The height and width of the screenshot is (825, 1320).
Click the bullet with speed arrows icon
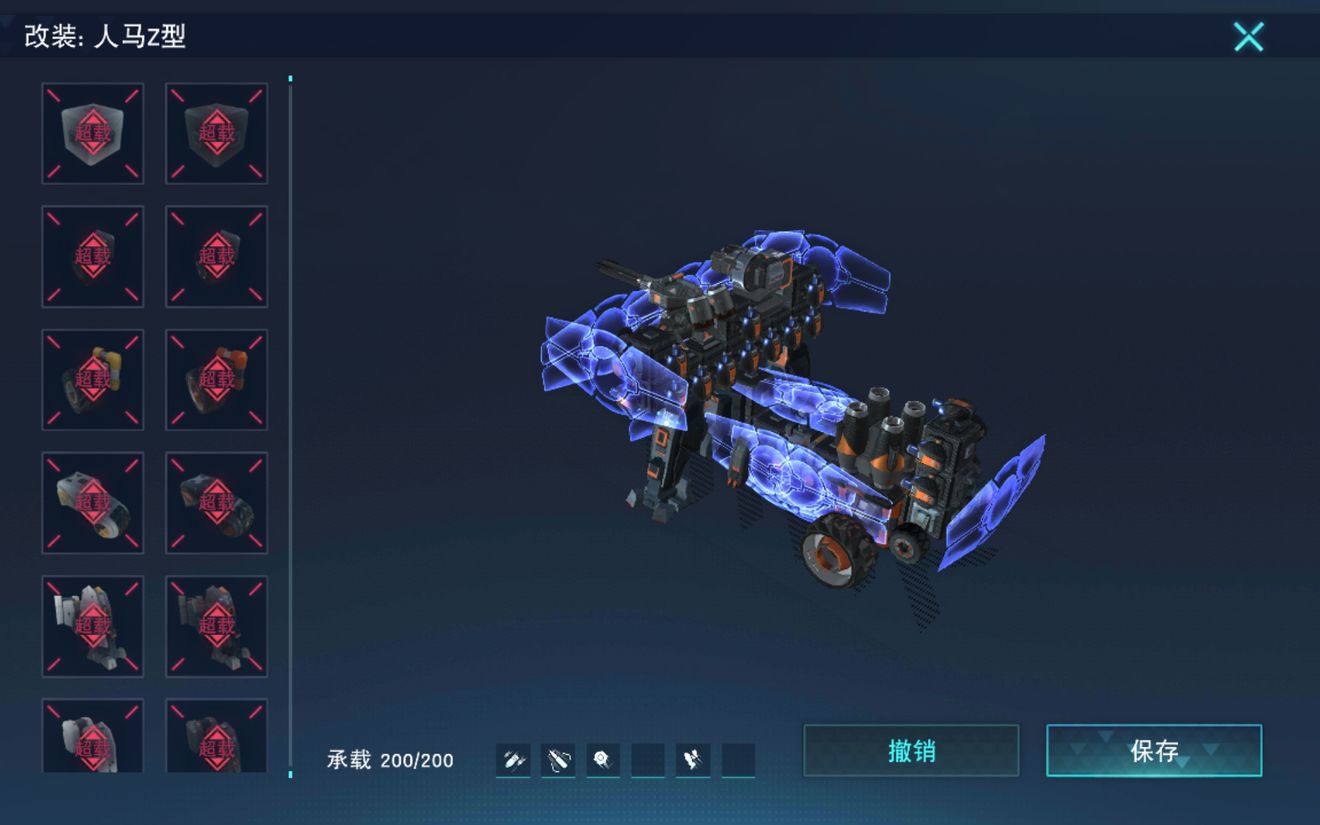pos(513,761)
